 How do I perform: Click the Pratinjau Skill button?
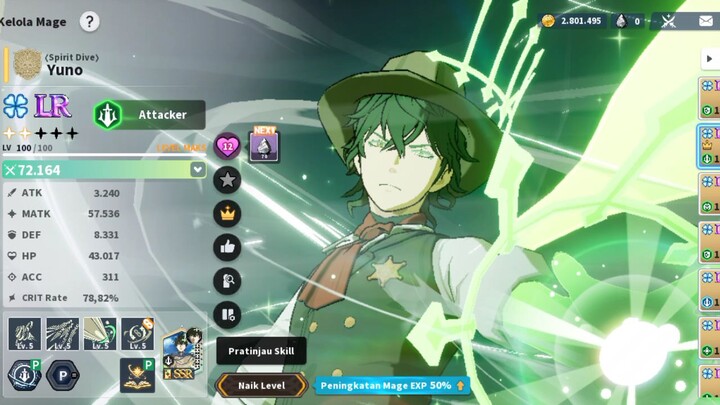click(261, 351)
